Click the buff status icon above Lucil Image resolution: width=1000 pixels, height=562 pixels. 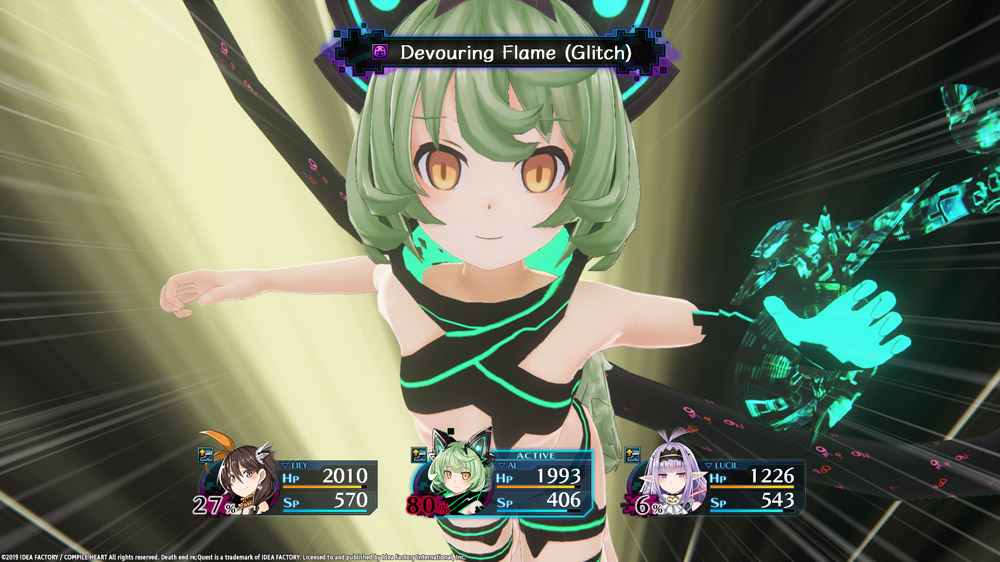(633, 457)
